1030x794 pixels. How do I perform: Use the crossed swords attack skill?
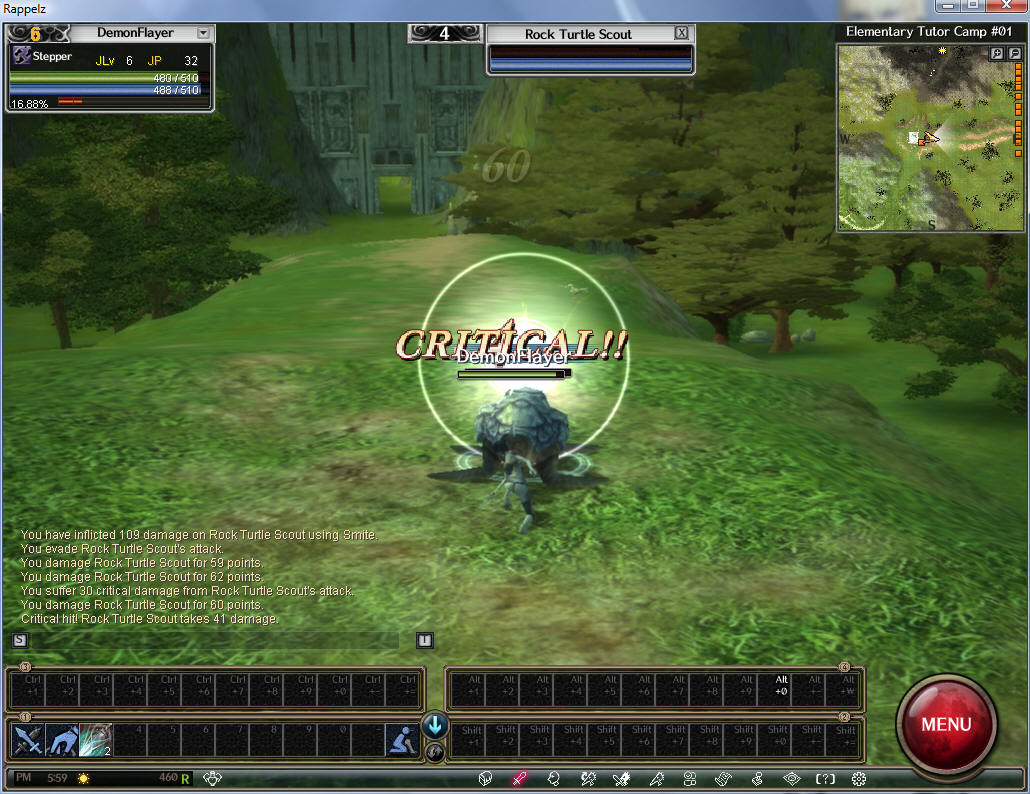click(x=26, y=740)
